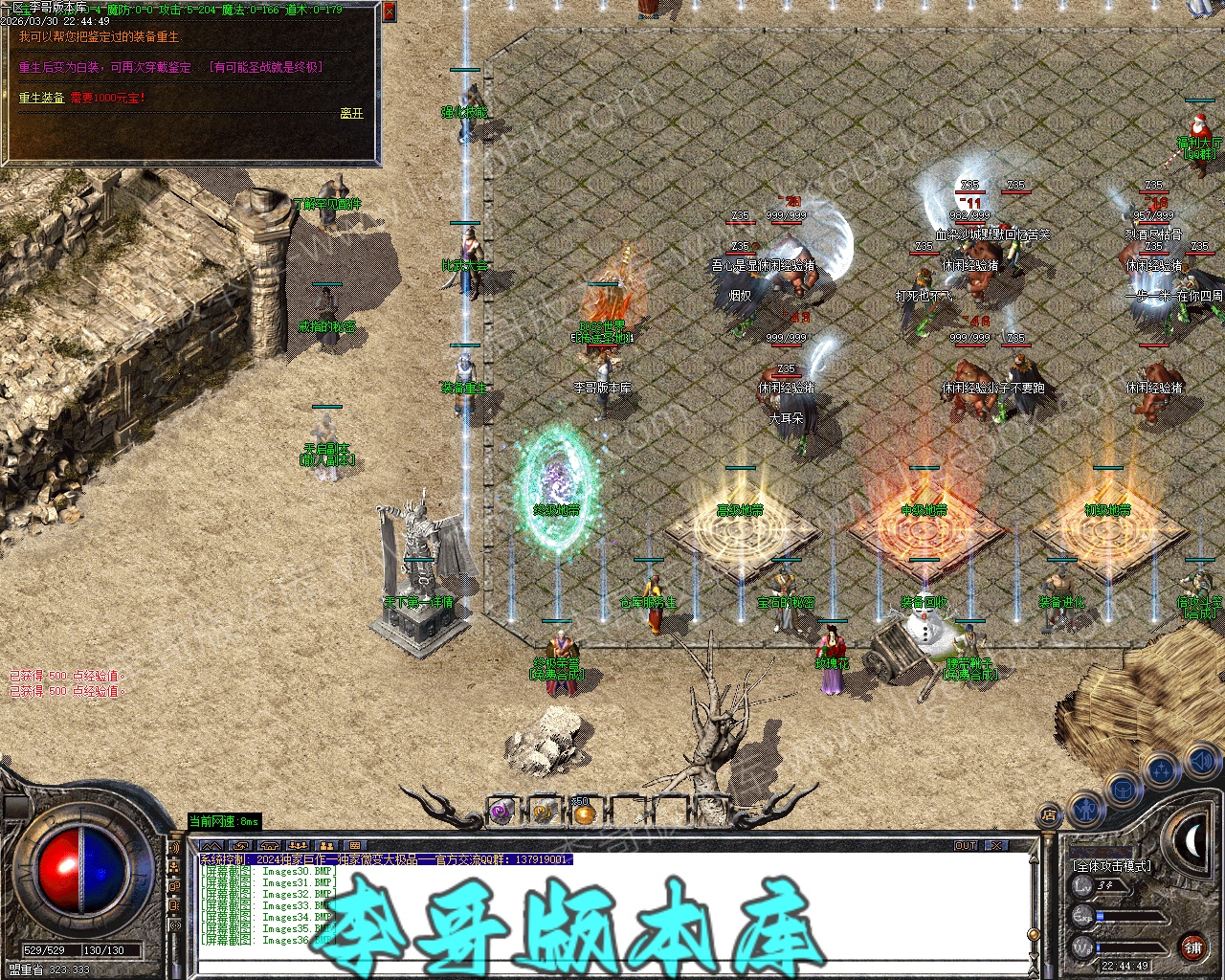The image size is (1225, 980).
Task: Open the three-person group chat toolbar button
Action: point(299,846)
